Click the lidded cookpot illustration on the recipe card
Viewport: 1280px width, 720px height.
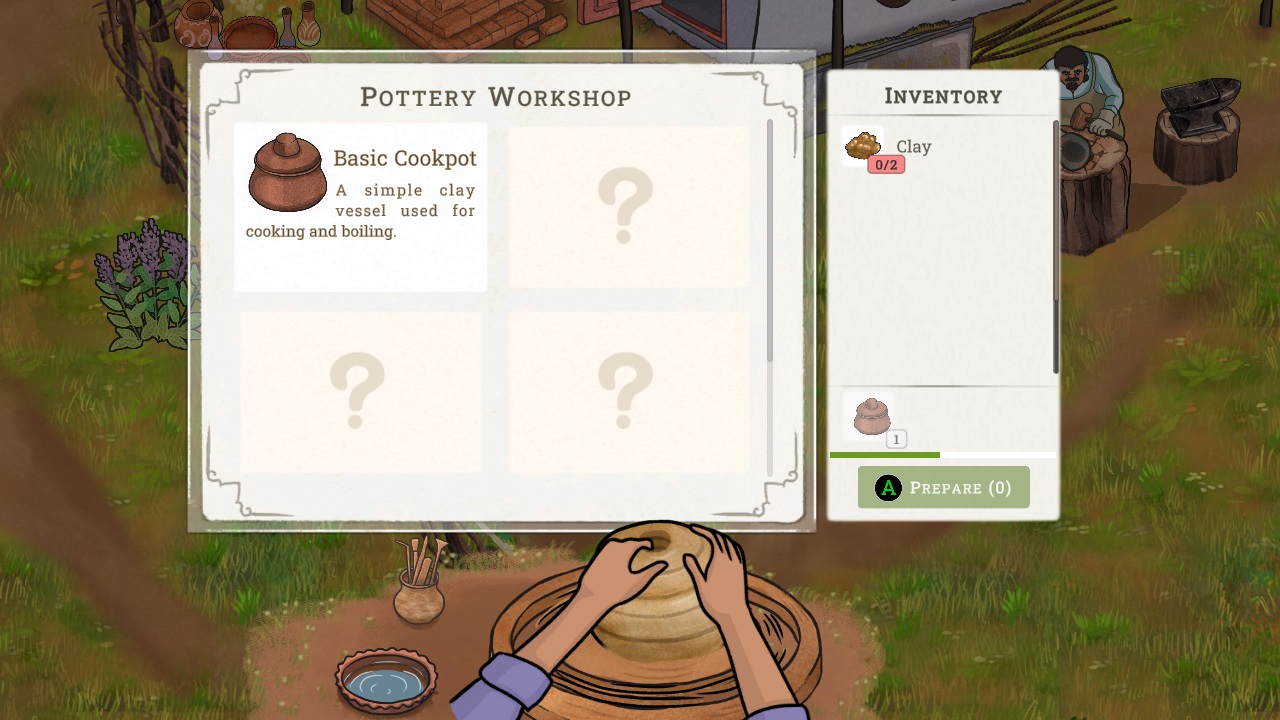tap(287, 172)
